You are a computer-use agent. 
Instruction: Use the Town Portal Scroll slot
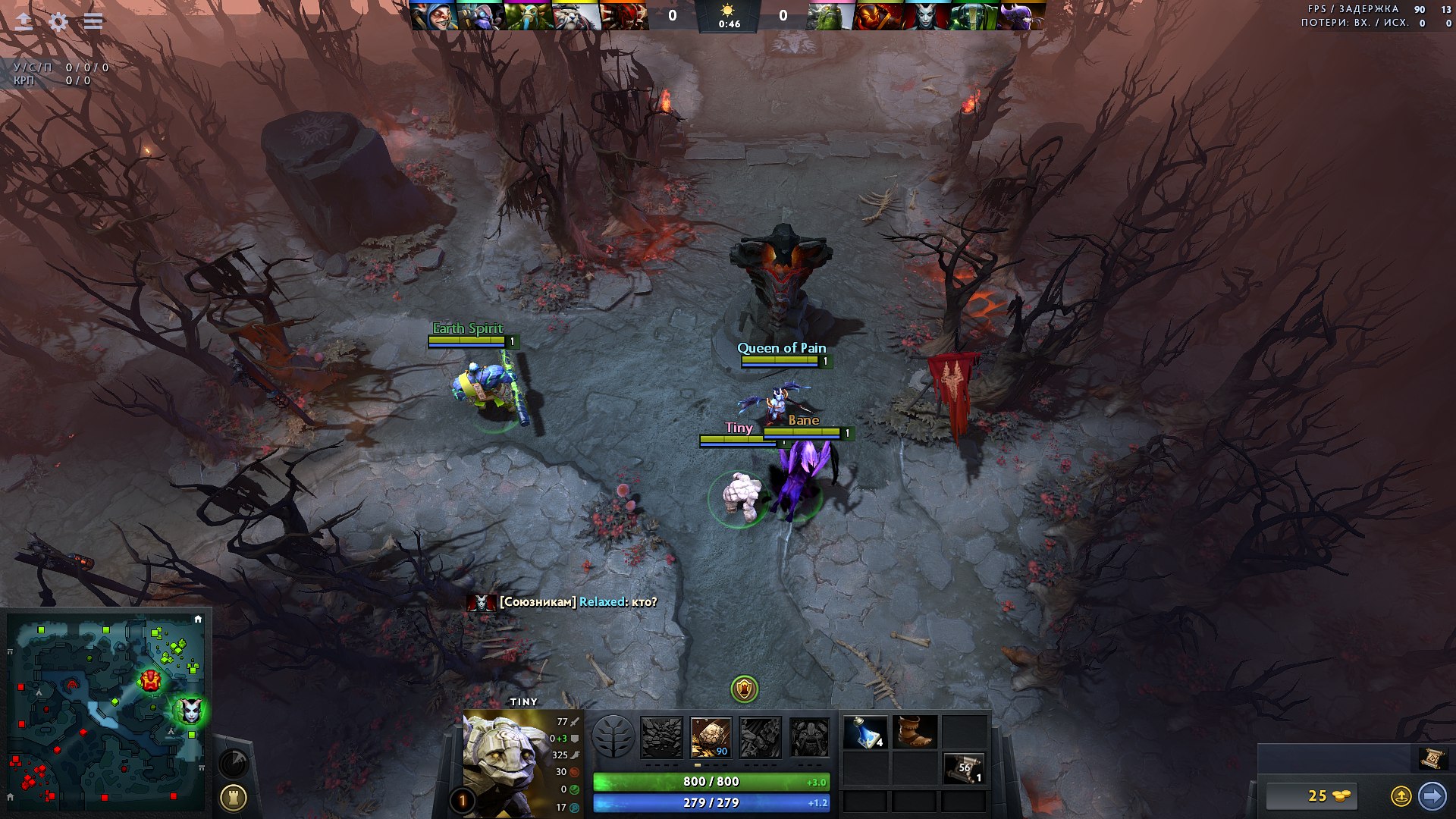[x=964, y=768]
